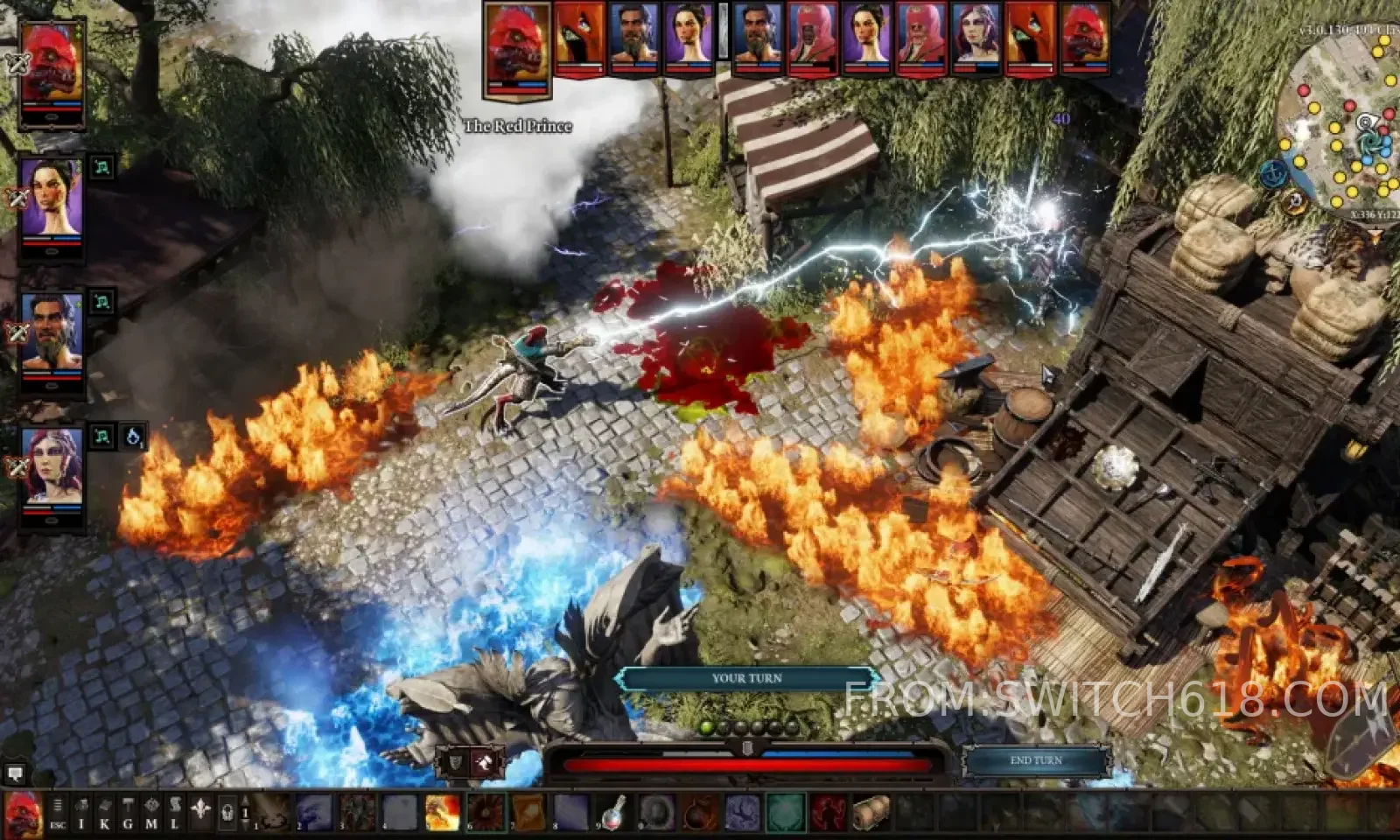Use the red-blue potion in hotbar
This screenshot has height=840, width=1400.
click(x=613, y=813)
